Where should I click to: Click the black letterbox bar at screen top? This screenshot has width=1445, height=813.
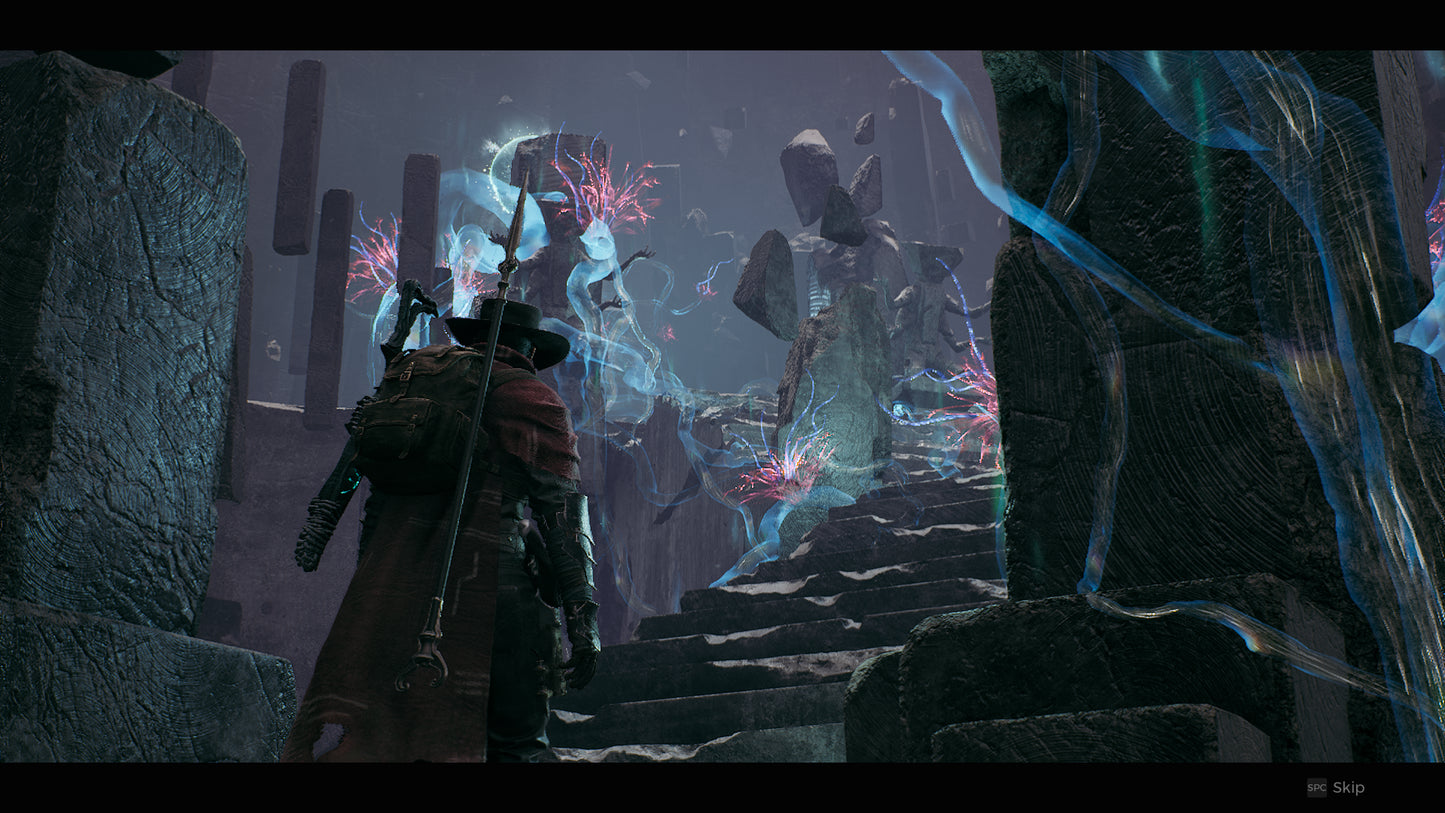pyautogui.click(x=720, y=20)
